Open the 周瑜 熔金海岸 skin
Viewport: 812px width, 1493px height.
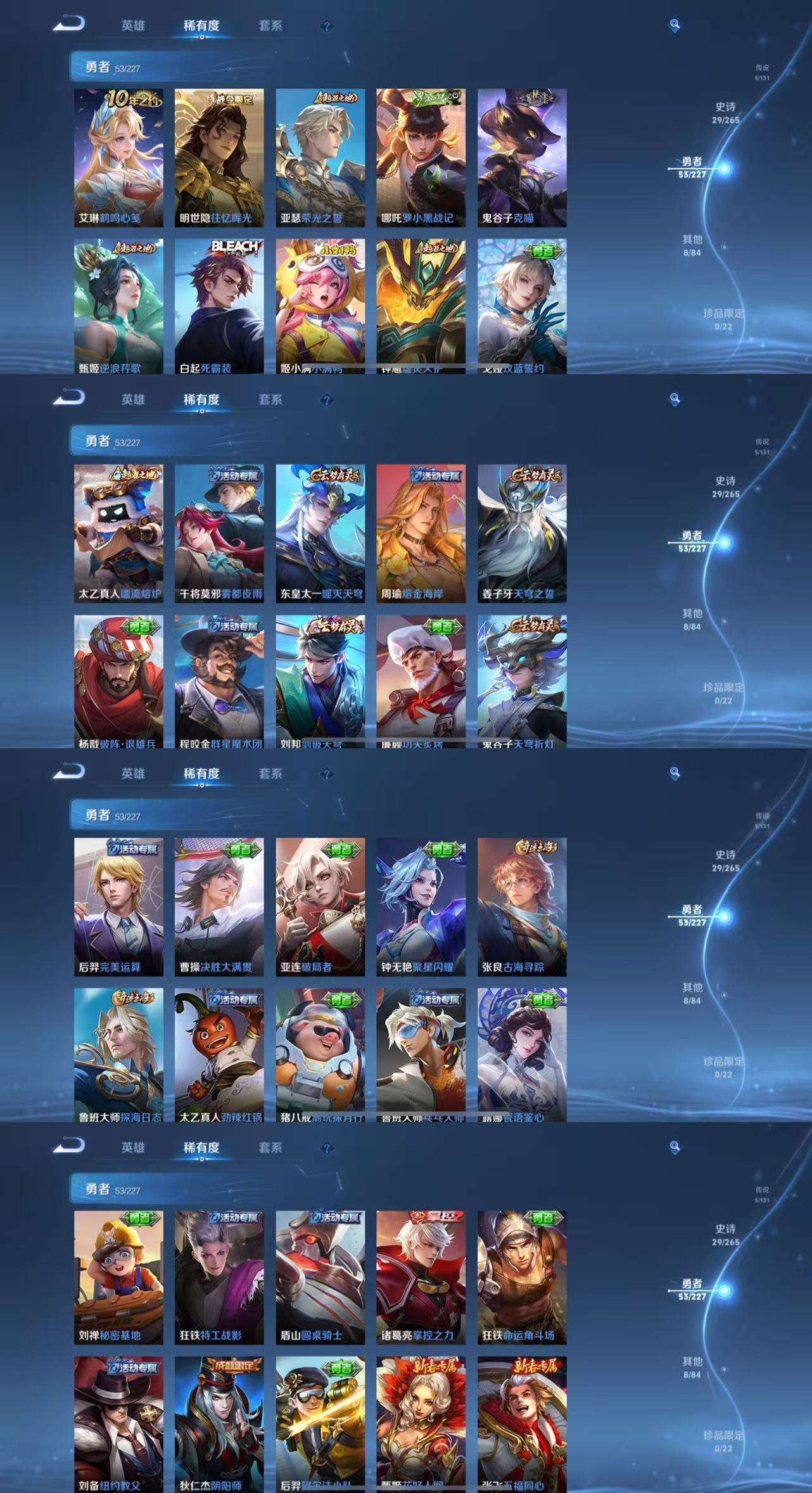click(x=421, y=533)
